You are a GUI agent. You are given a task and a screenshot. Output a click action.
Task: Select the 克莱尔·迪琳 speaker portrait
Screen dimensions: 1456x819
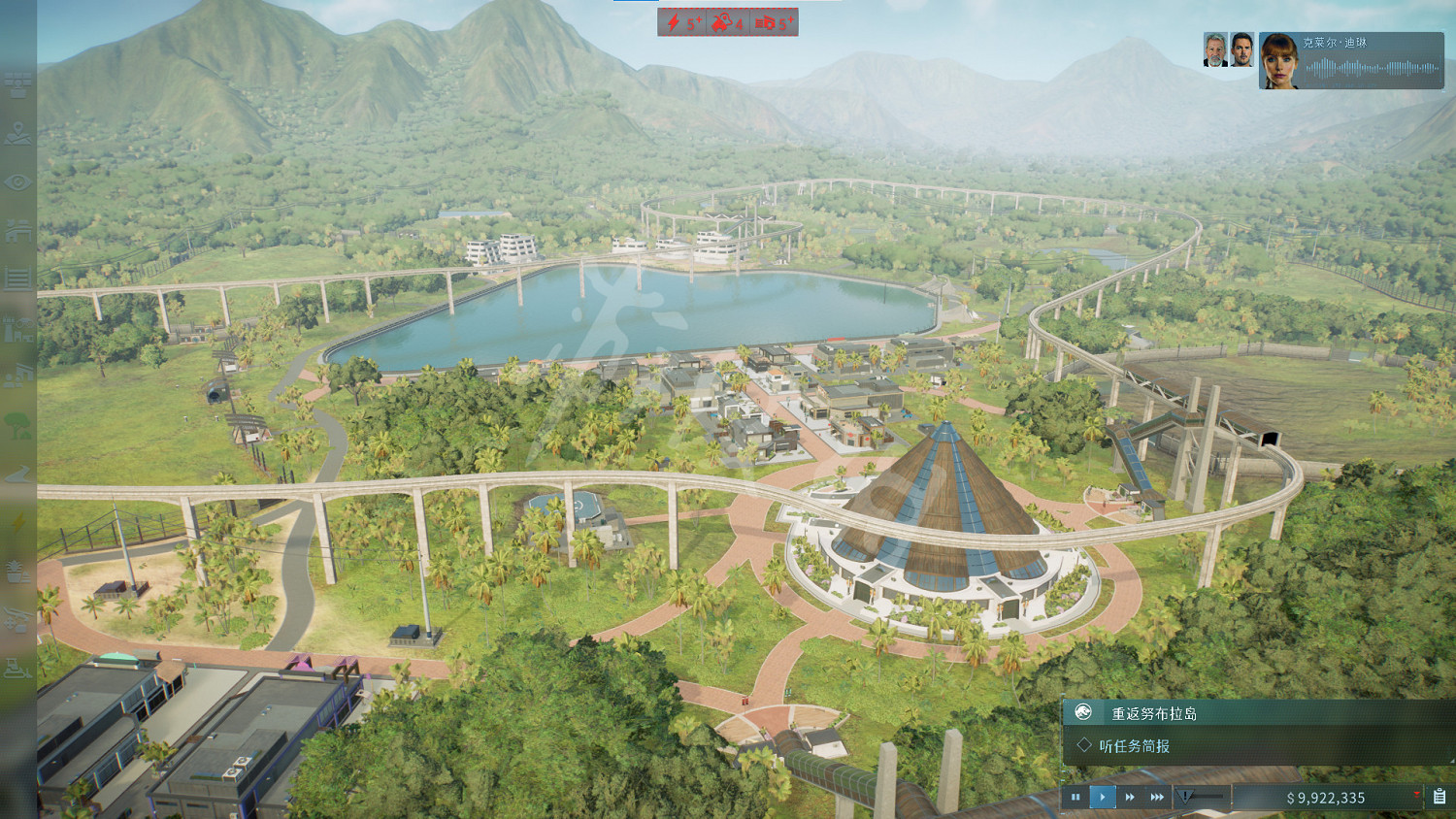pyautogui.click(x=1279, y=60)
